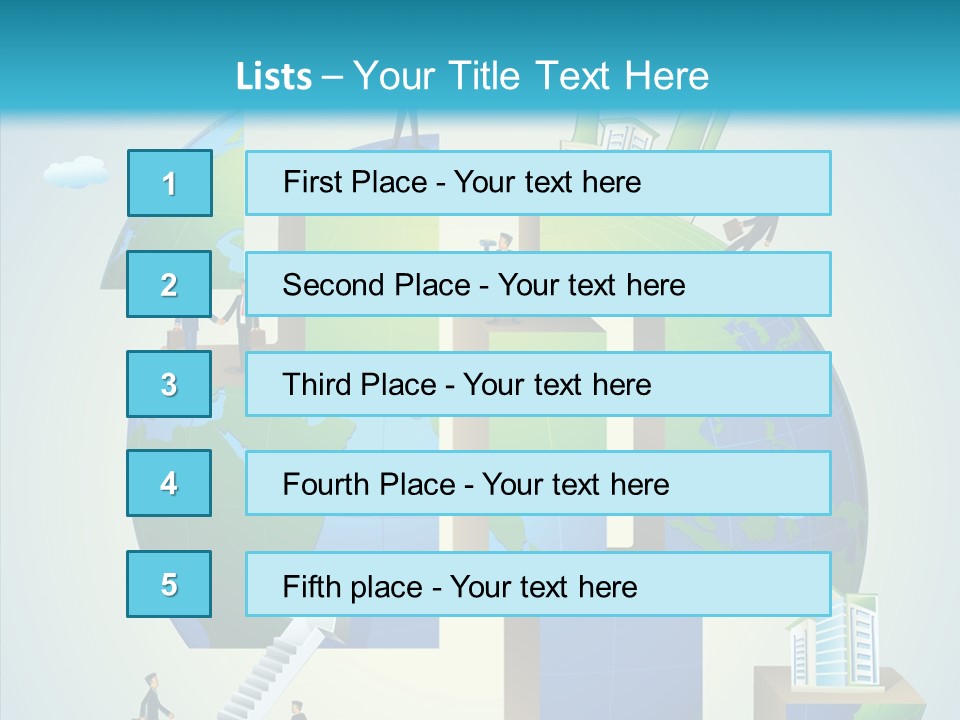
Task: Pick the Third Place text row
Action: (x=538, y=384)
